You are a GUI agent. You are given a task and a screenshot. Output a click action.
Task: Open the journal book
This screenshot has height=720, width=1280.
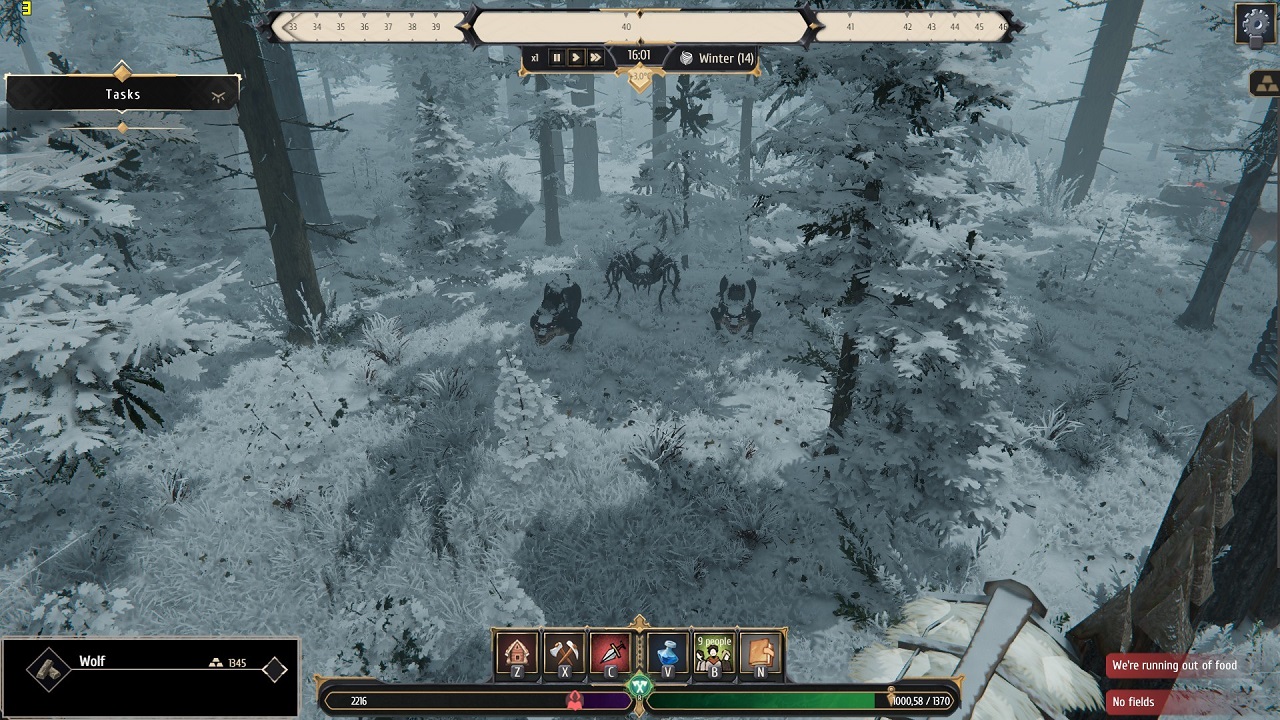click(x=761, y=654)
